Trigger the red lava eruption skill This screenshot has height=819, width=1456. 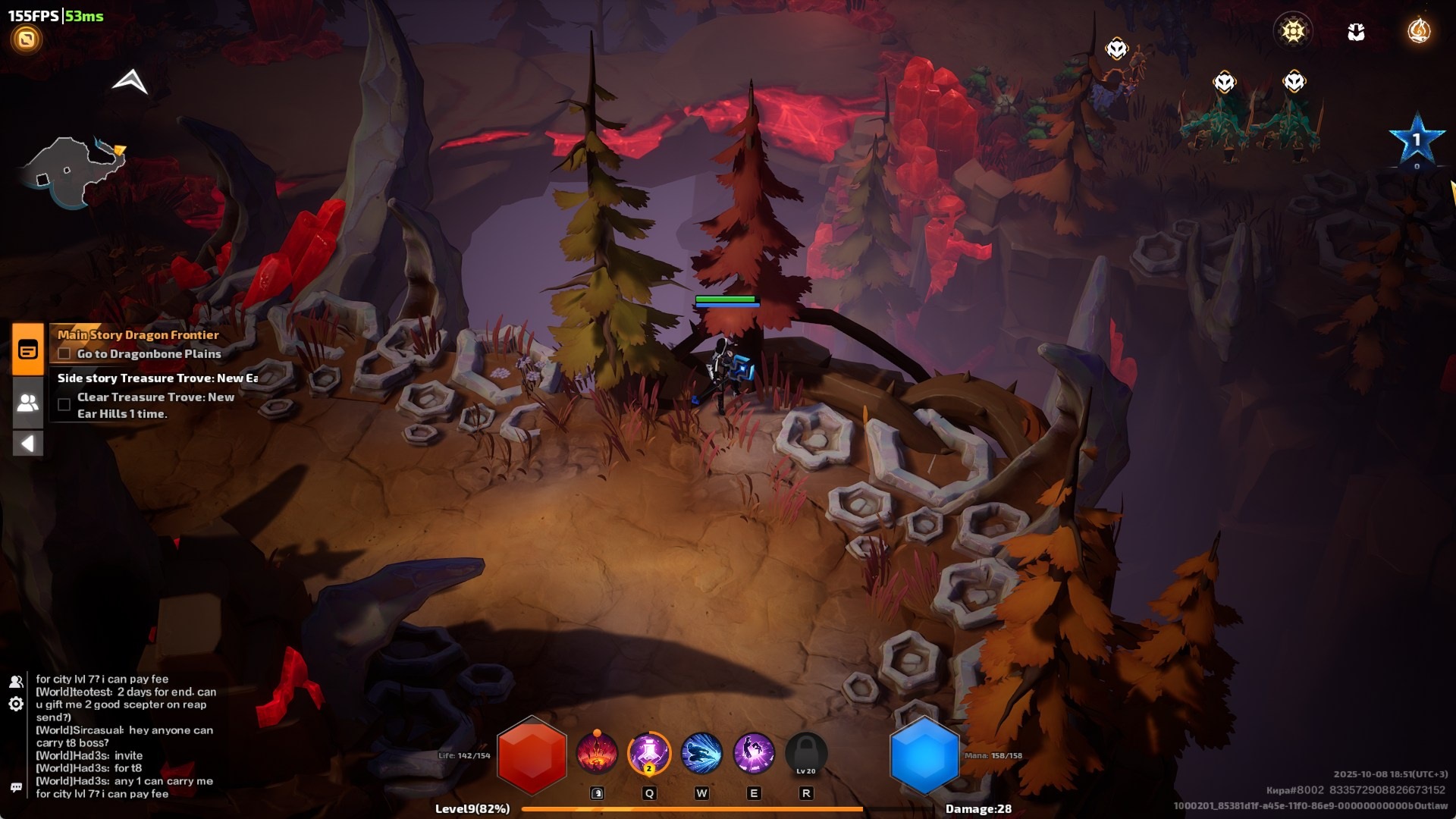tap(597, 753)
